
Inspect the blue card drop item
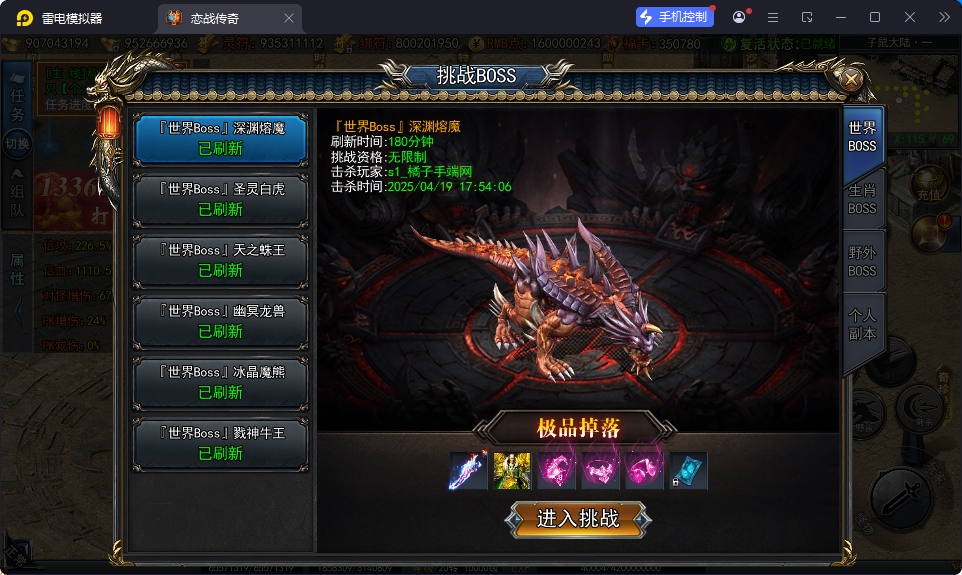[688, 470]
